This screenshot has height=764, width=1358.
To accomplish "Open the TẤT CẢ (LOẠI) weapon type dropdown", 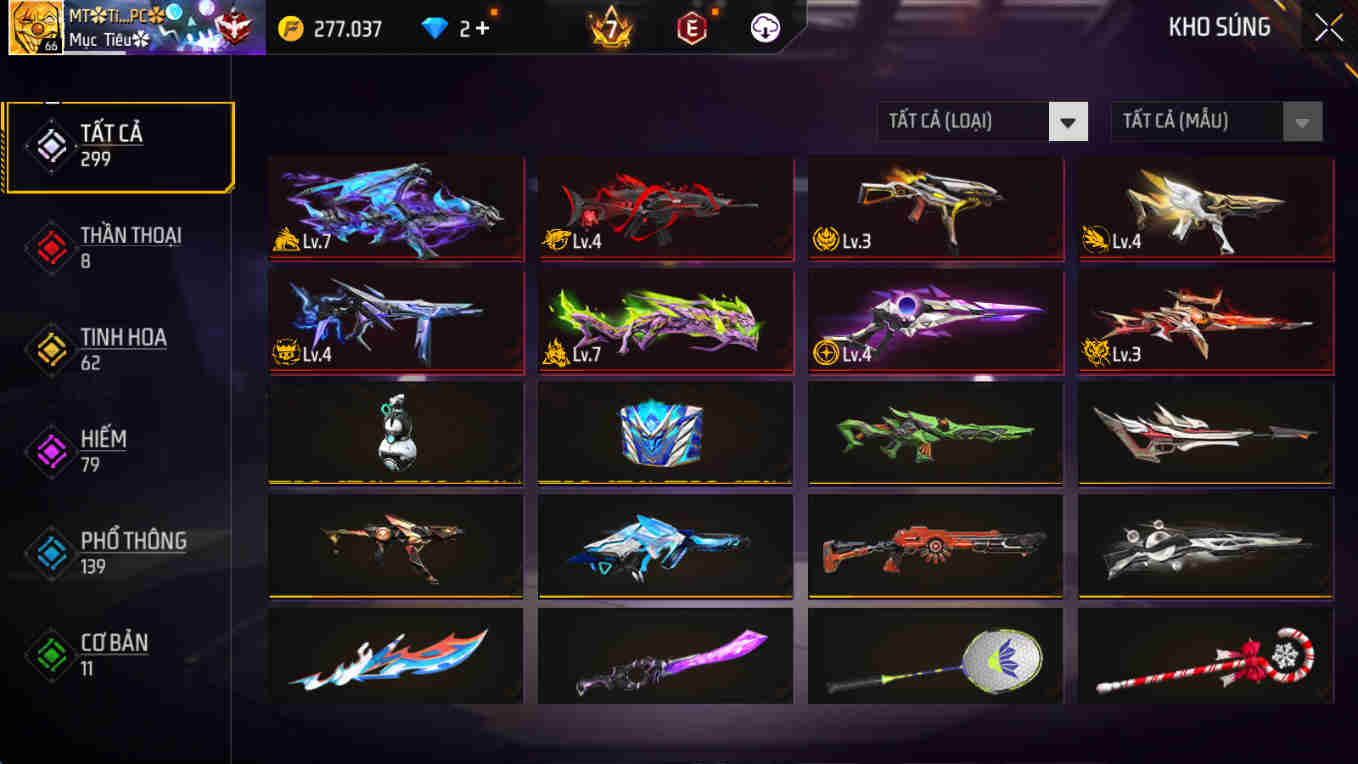I will point(963,121).
